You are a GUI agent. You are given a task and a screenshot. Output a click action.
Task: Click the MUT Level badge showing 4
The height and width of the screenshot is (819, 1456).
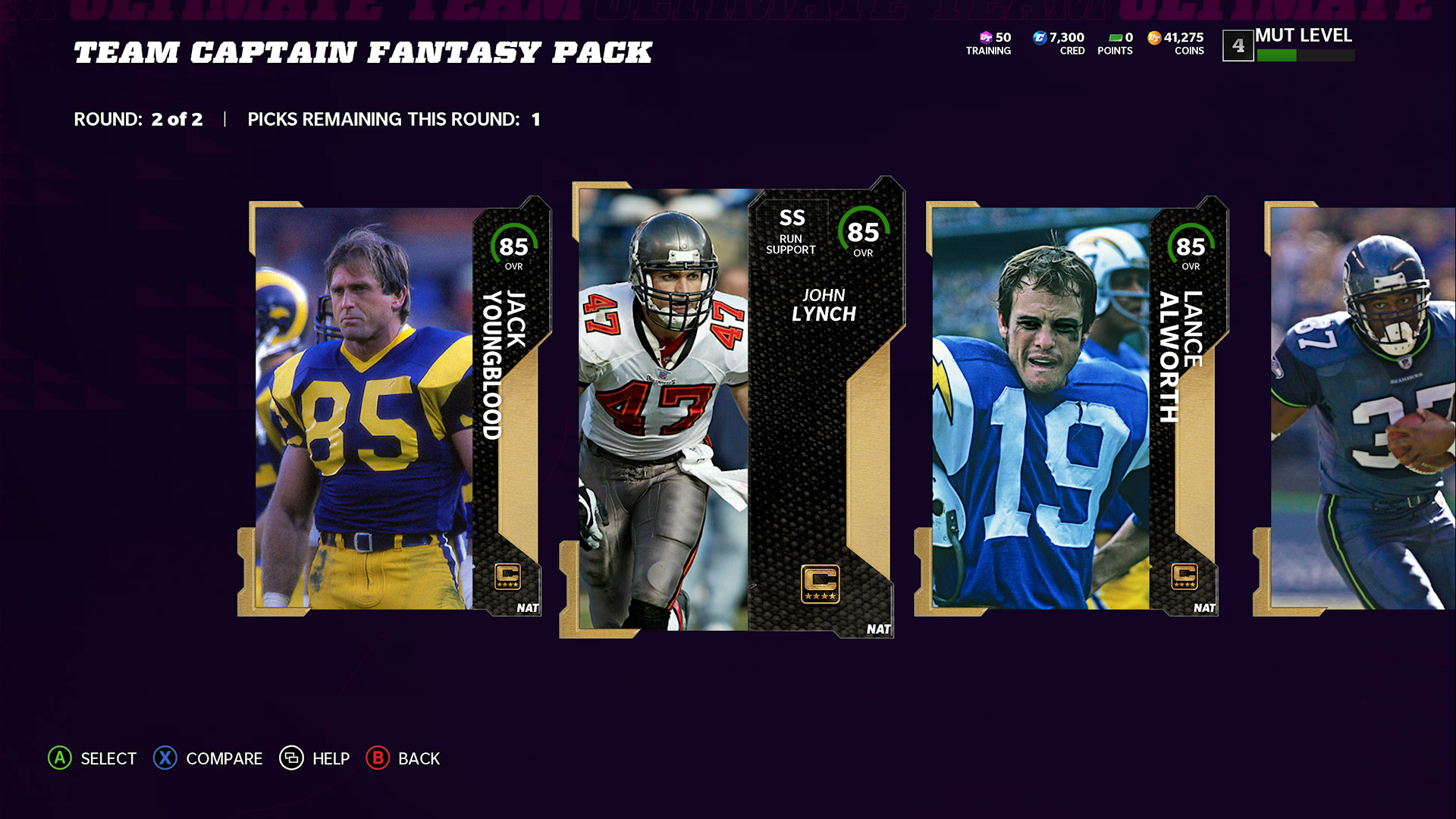pos(1239,44)
